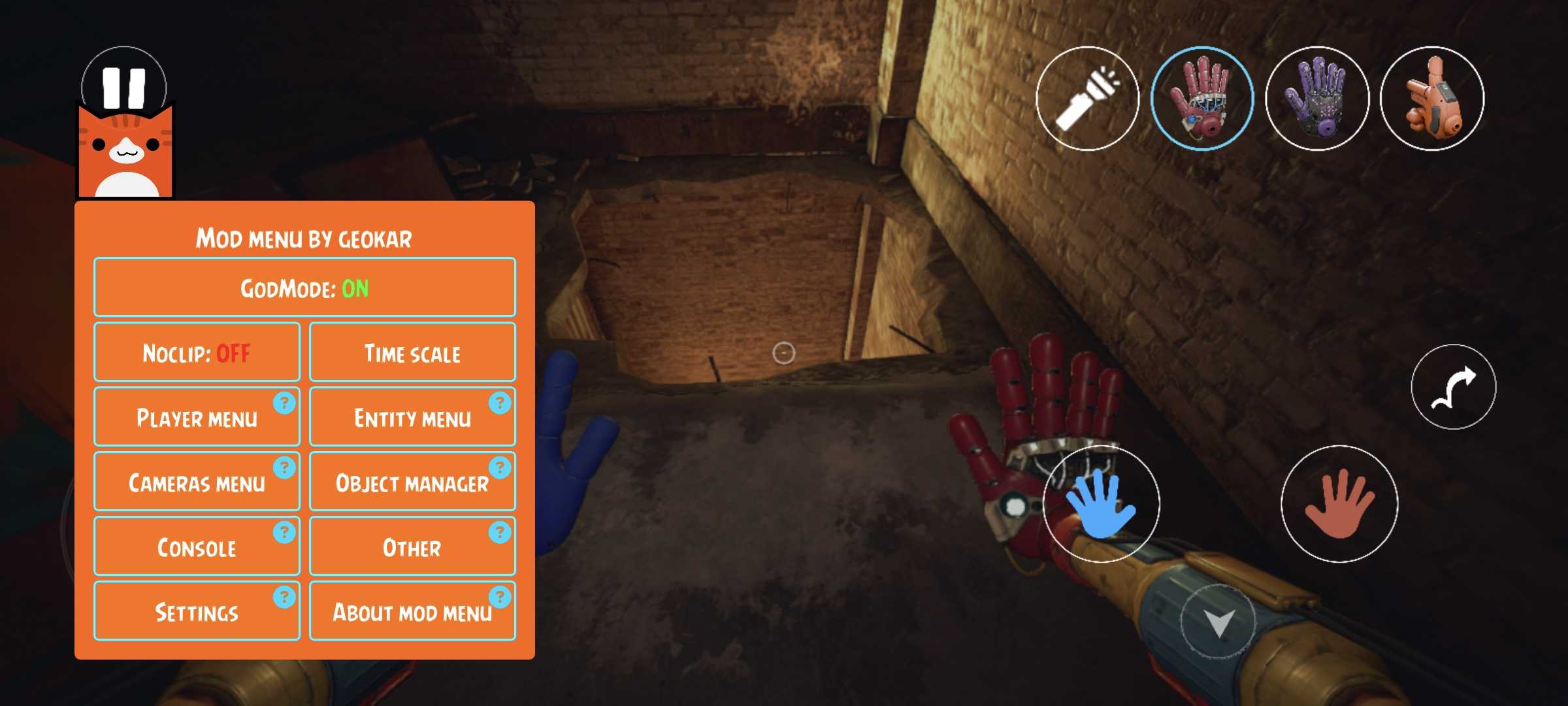The width and height of the screenshot is (1568, 706).
Task: Equip the orange pointing hand
Action: click(x=1431, y=99)
